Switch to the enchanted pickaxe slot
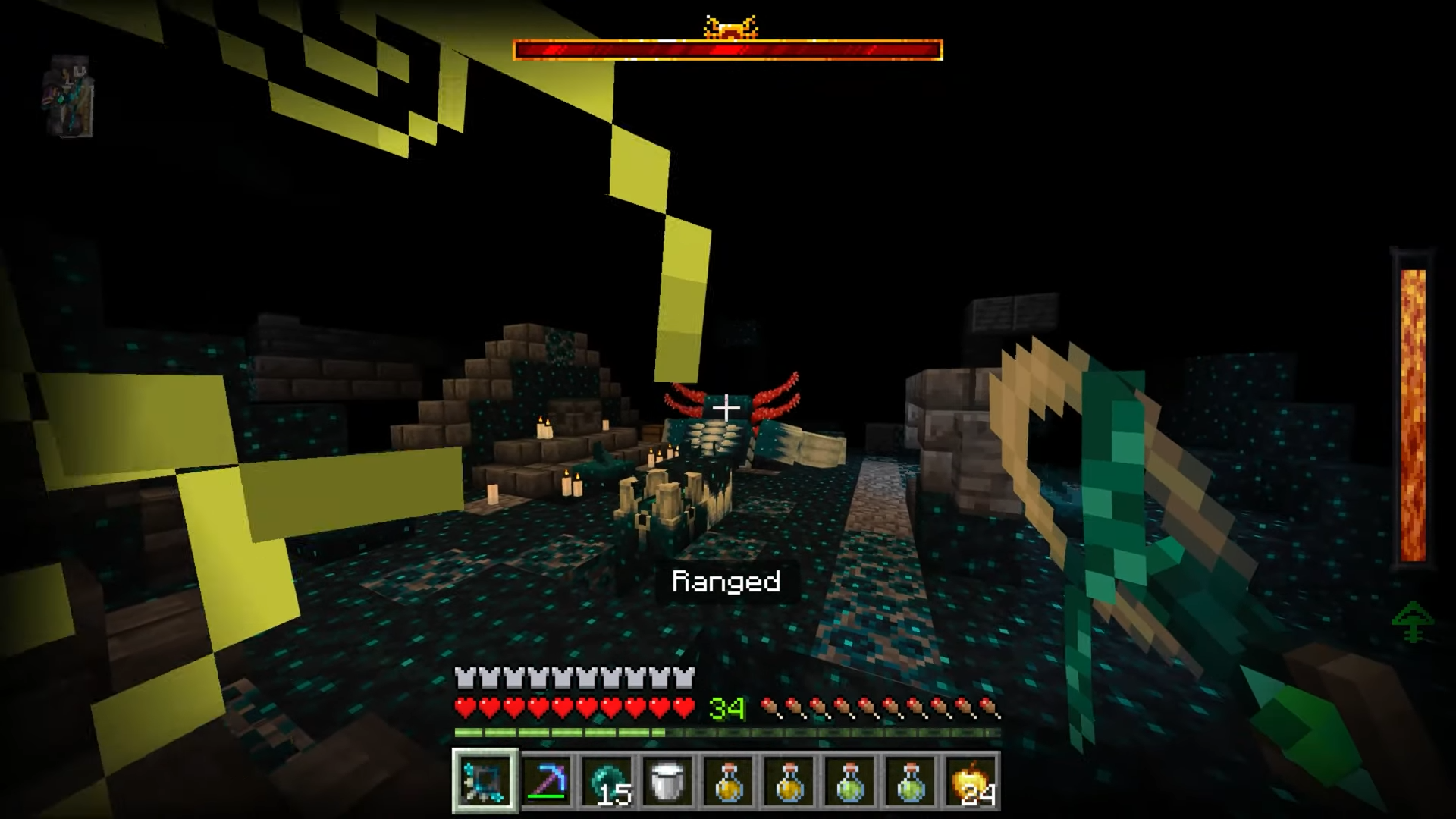The height and width of the screenshot is (819, 1456). pos(547,780)
